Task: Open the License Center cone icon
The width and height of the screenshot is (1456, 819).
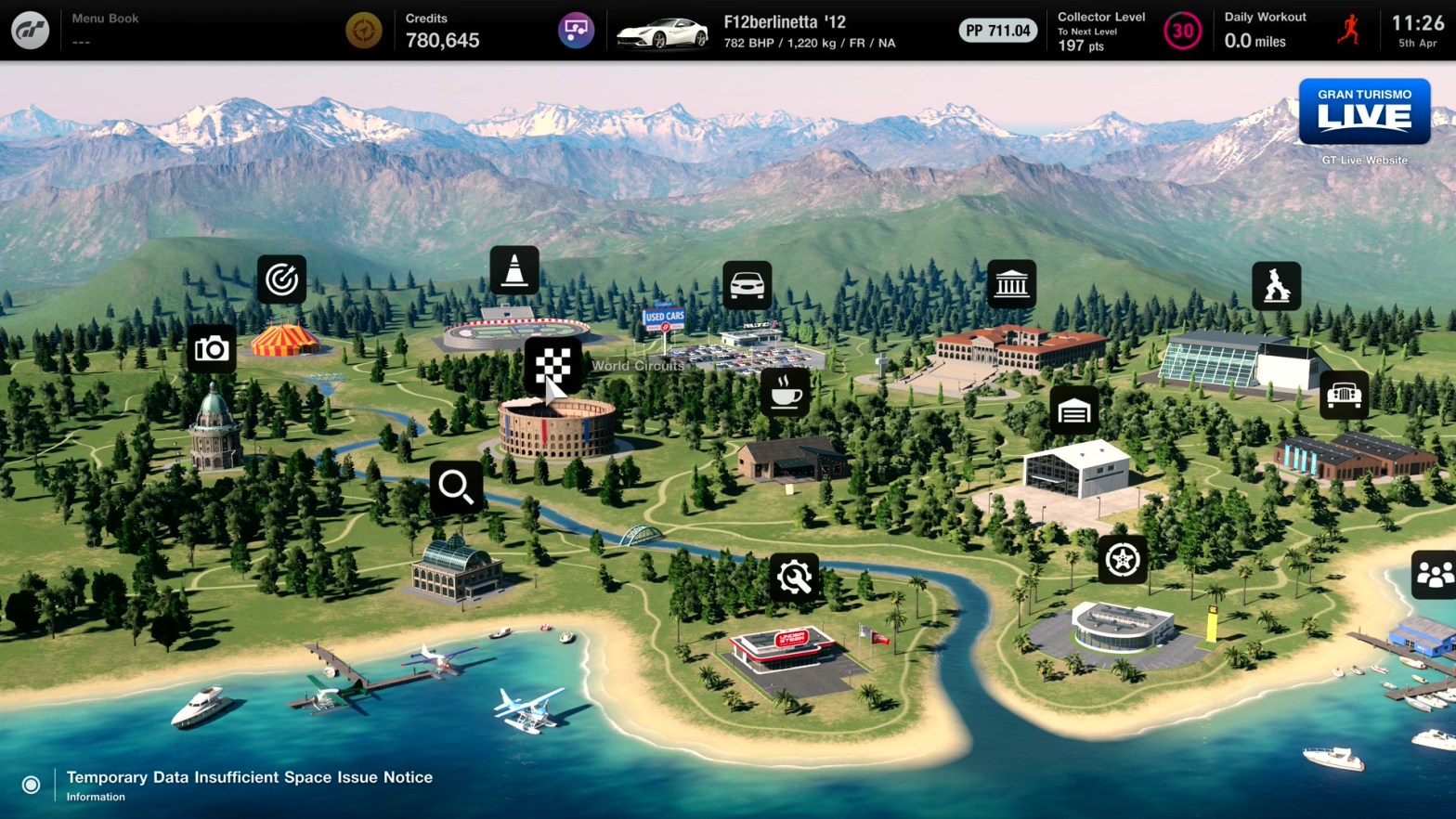Action: click(x=514, y=270)
